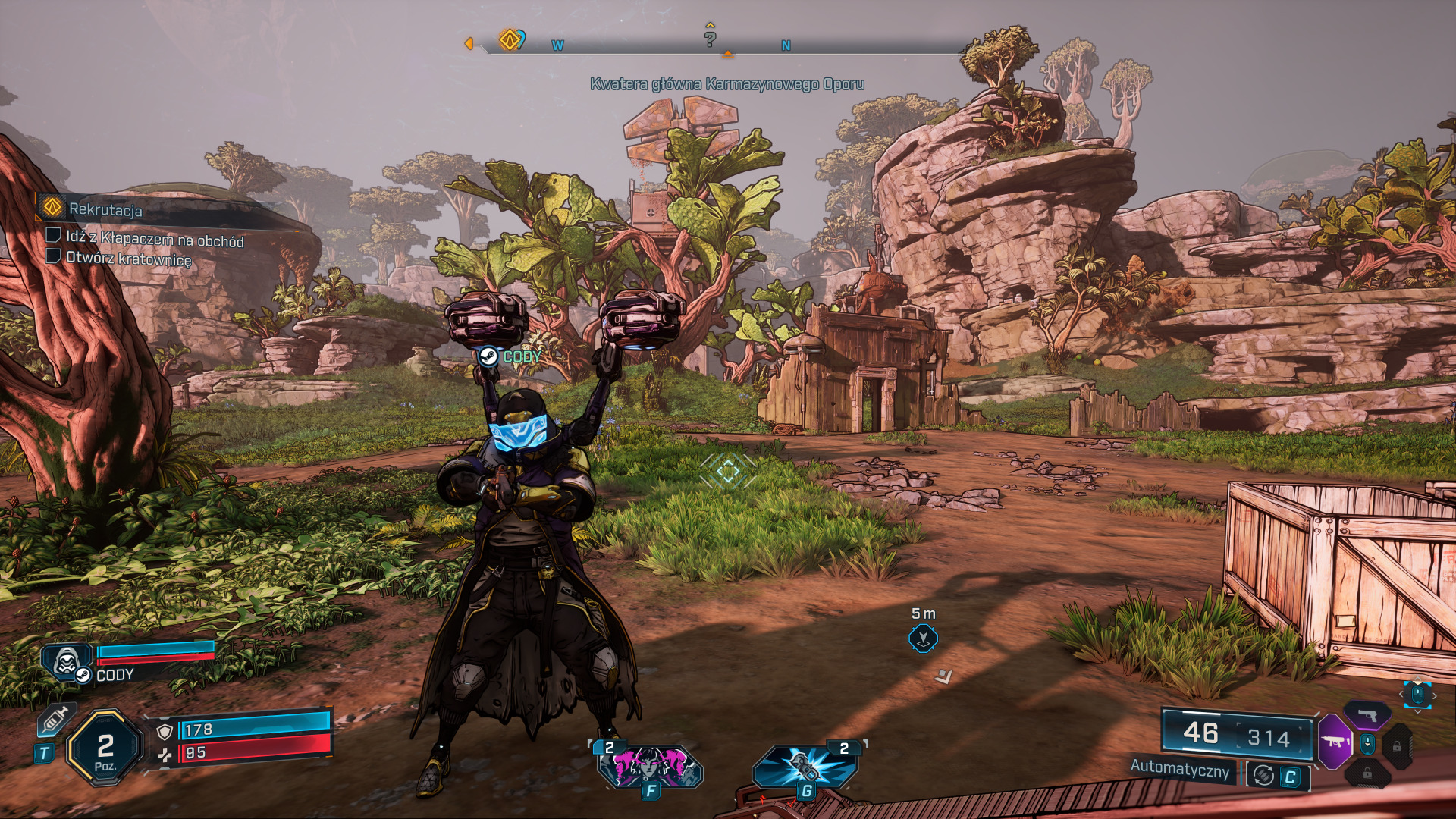Screen dimensions: 1456x819
Task: Select the equipped purple SMG weapon slot
Action: pos(1335,741)
